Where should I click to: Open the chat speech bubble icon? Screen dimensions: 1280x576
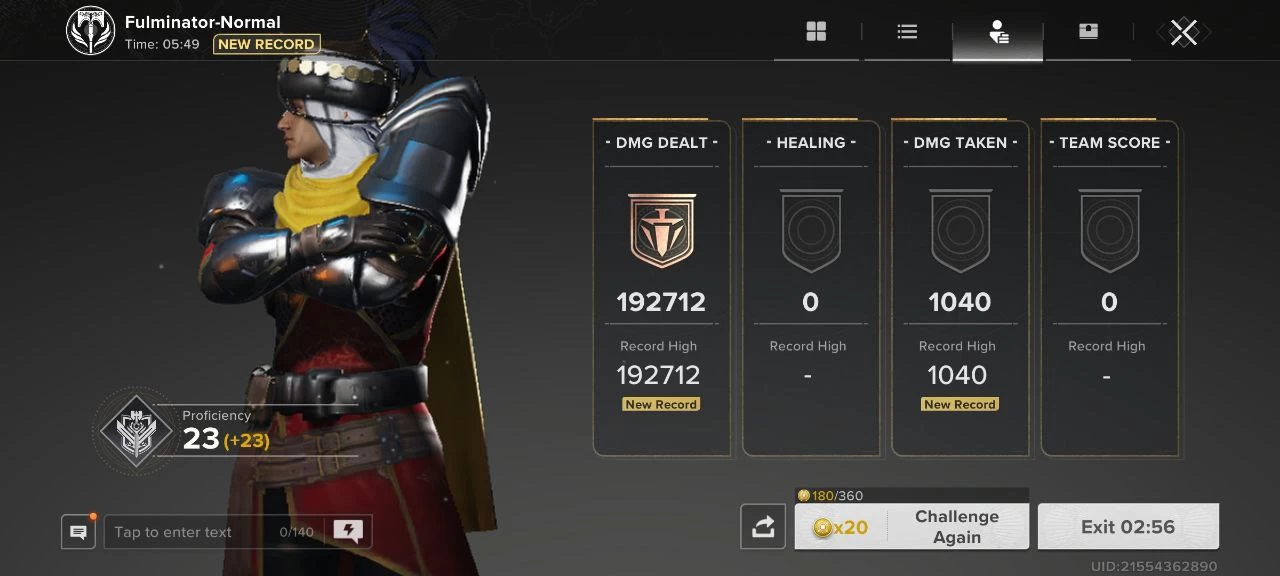pyautogui.click(x=78, y=532)
